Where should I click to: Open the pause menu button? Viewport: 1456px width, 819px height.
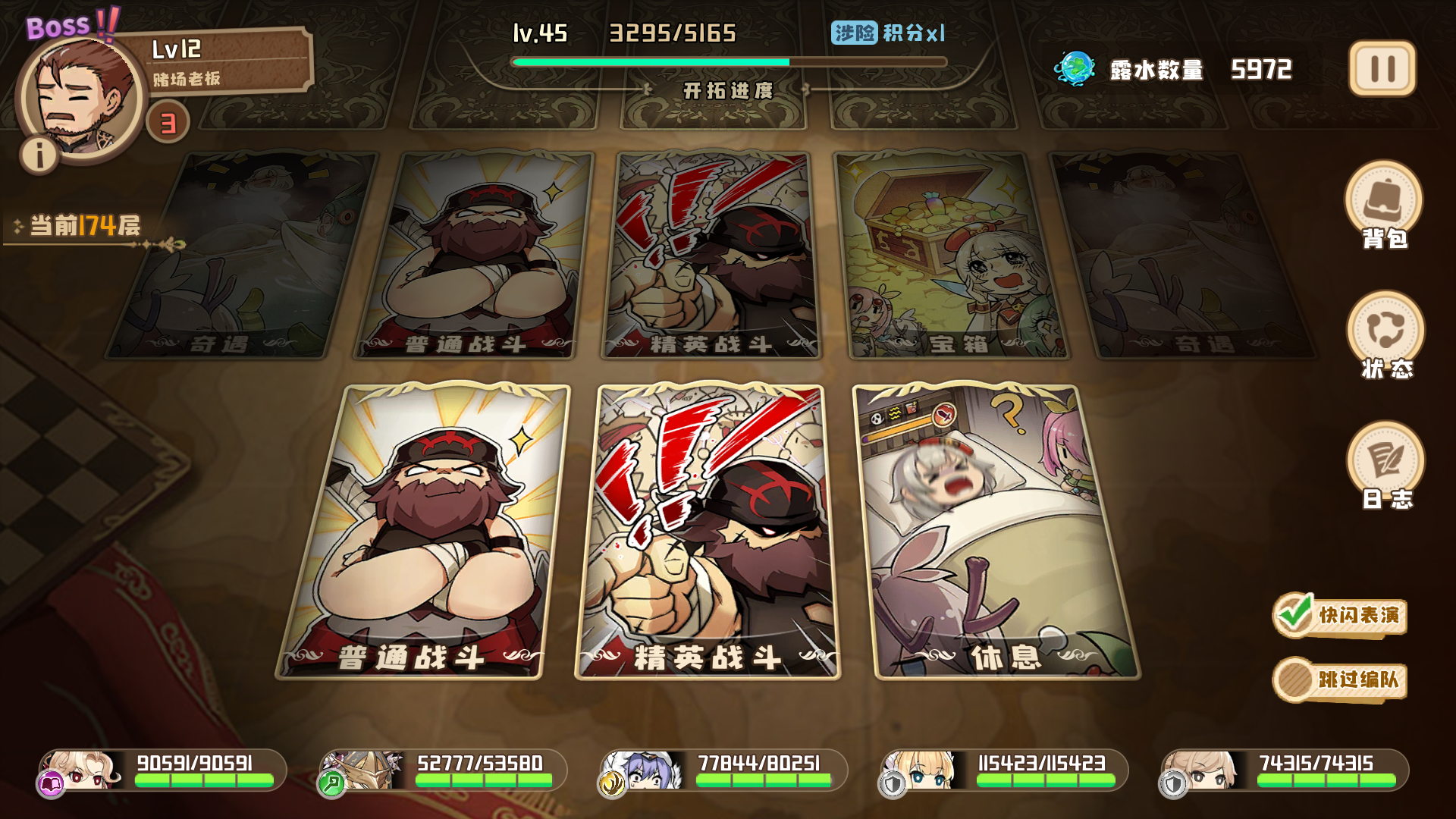tap(1382, 69)
